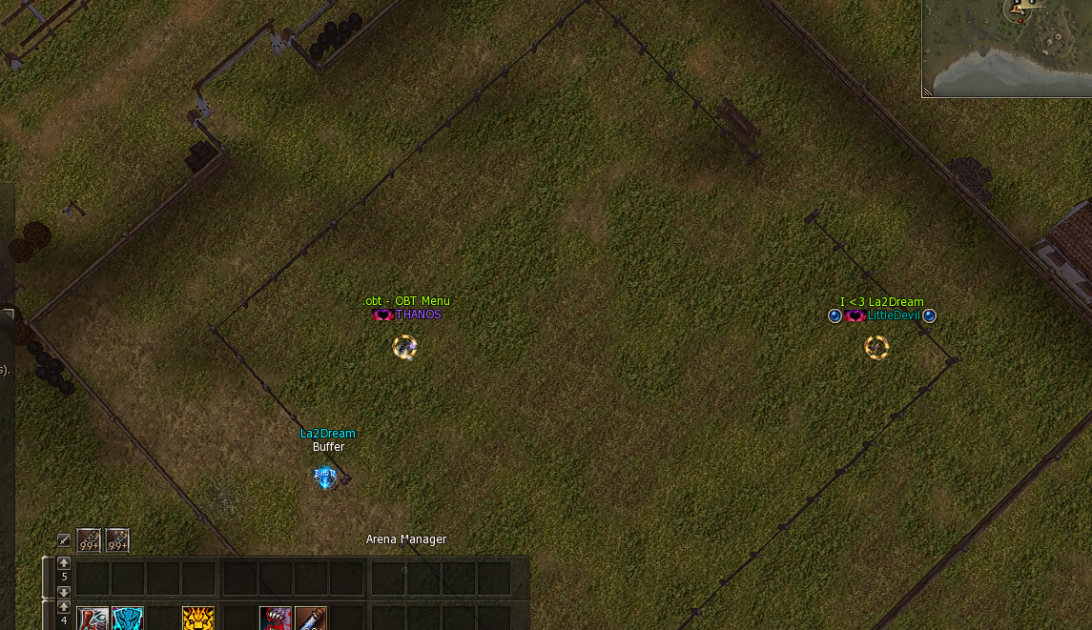Use the blue potion vial item
This screenshot has height=630, width=1092.
coord(310,619)
